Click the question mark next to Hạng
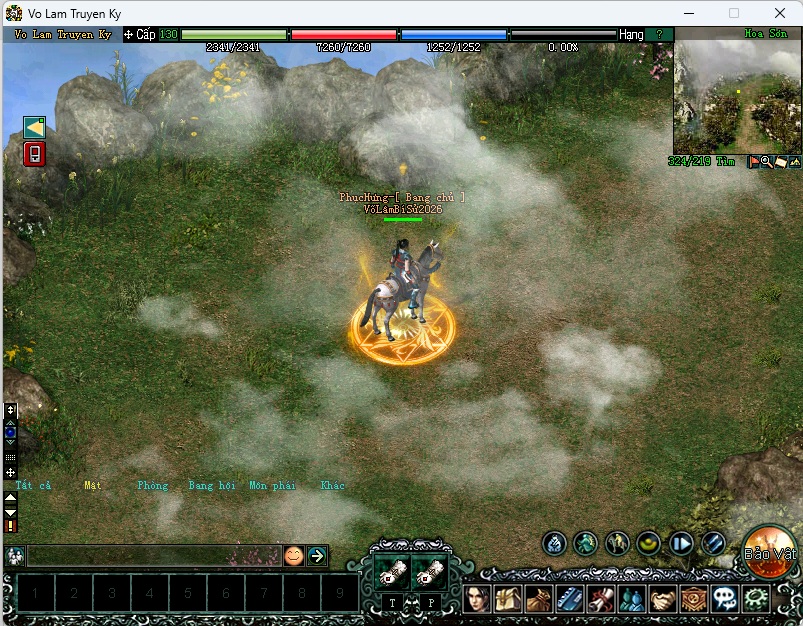 pyautogui.click(x=659, y=34)
